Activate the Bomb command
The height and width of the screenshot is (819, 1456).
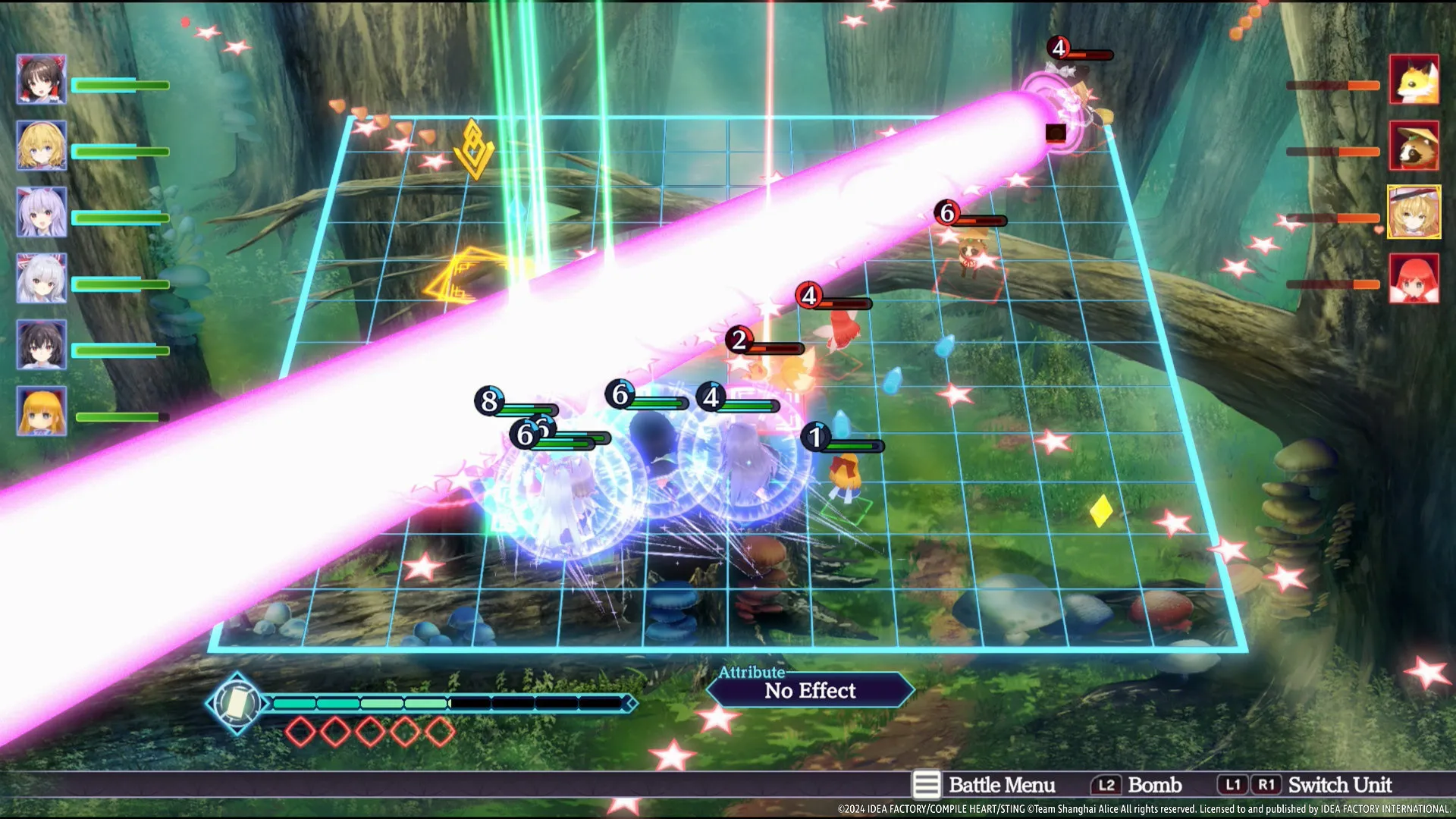pyautogui.click(x=1137, y=785)
